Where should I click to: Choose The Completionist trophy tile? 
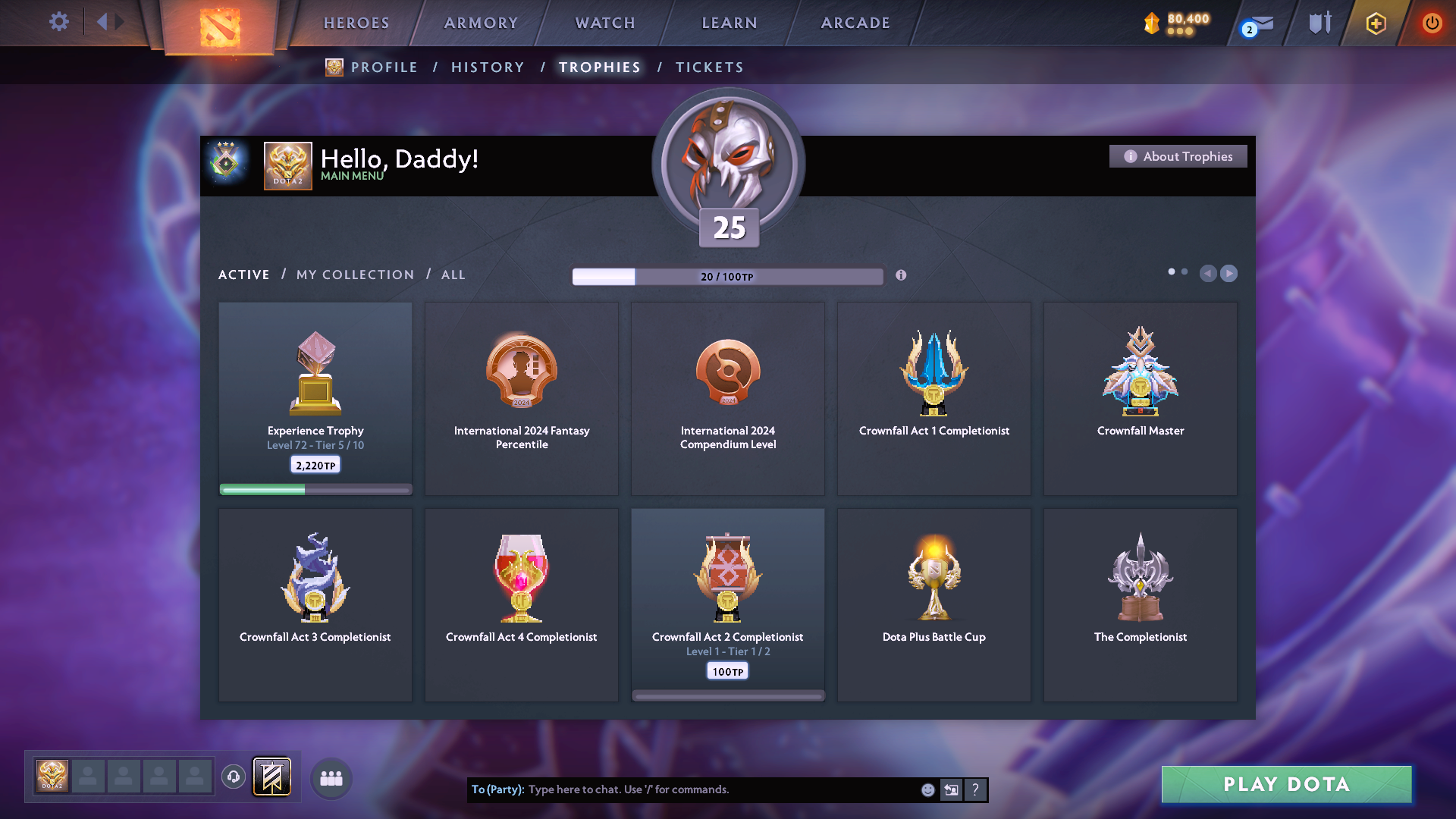point(1140,605)
